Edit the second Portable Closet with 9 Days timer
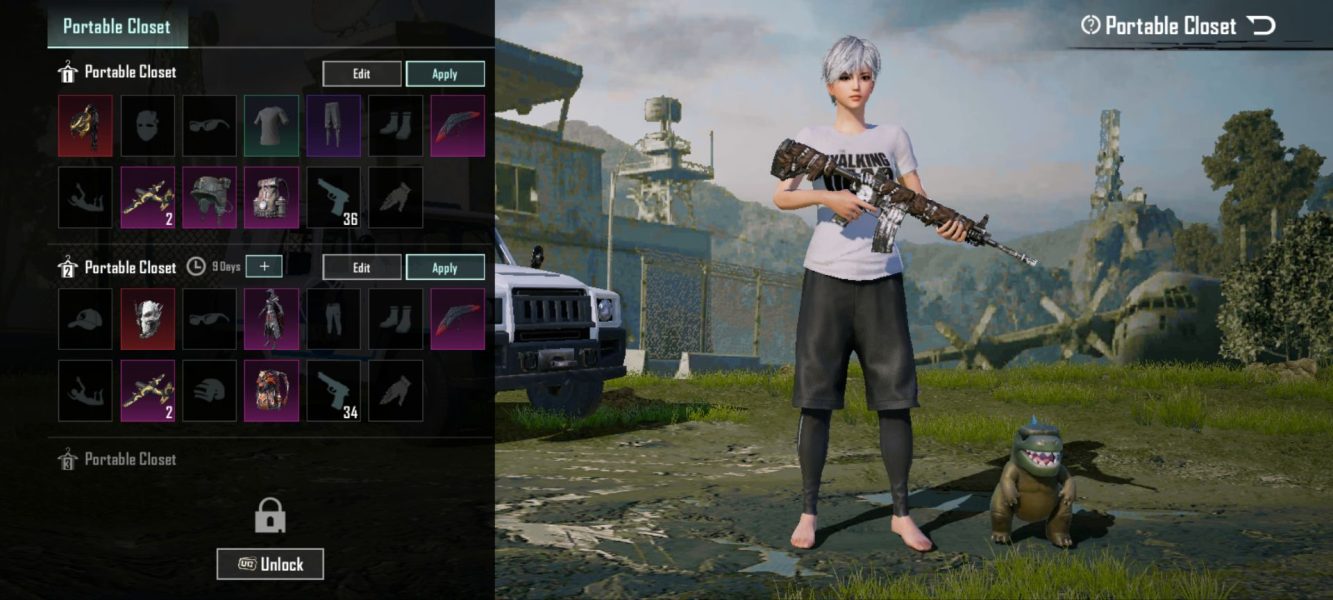The height and width of the screenshot is (600, 1333). (x=361, y=268)
